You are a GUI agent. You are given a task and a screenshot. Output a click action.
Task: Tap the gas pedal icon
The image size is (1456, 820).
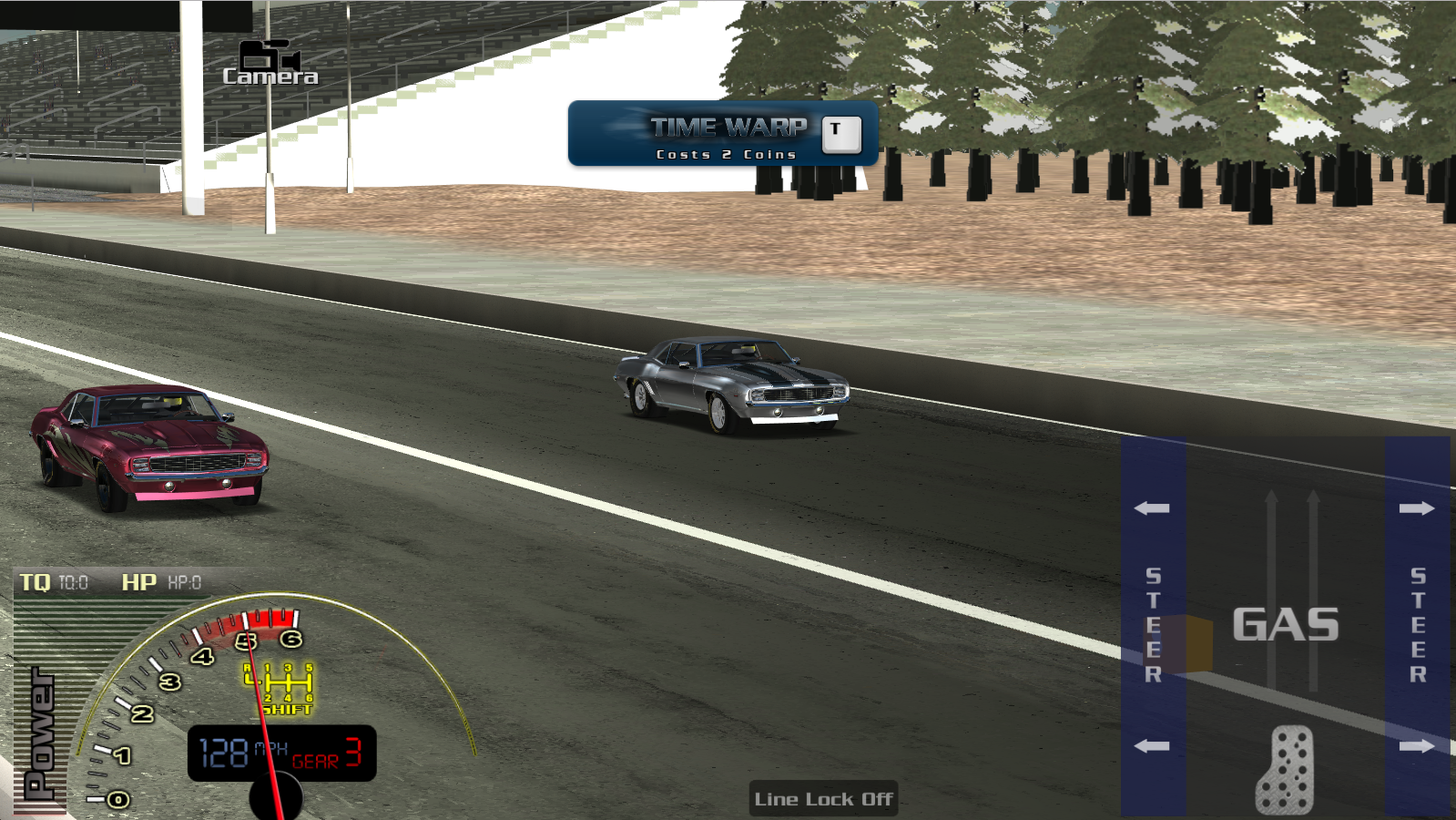click(1285, 770)
